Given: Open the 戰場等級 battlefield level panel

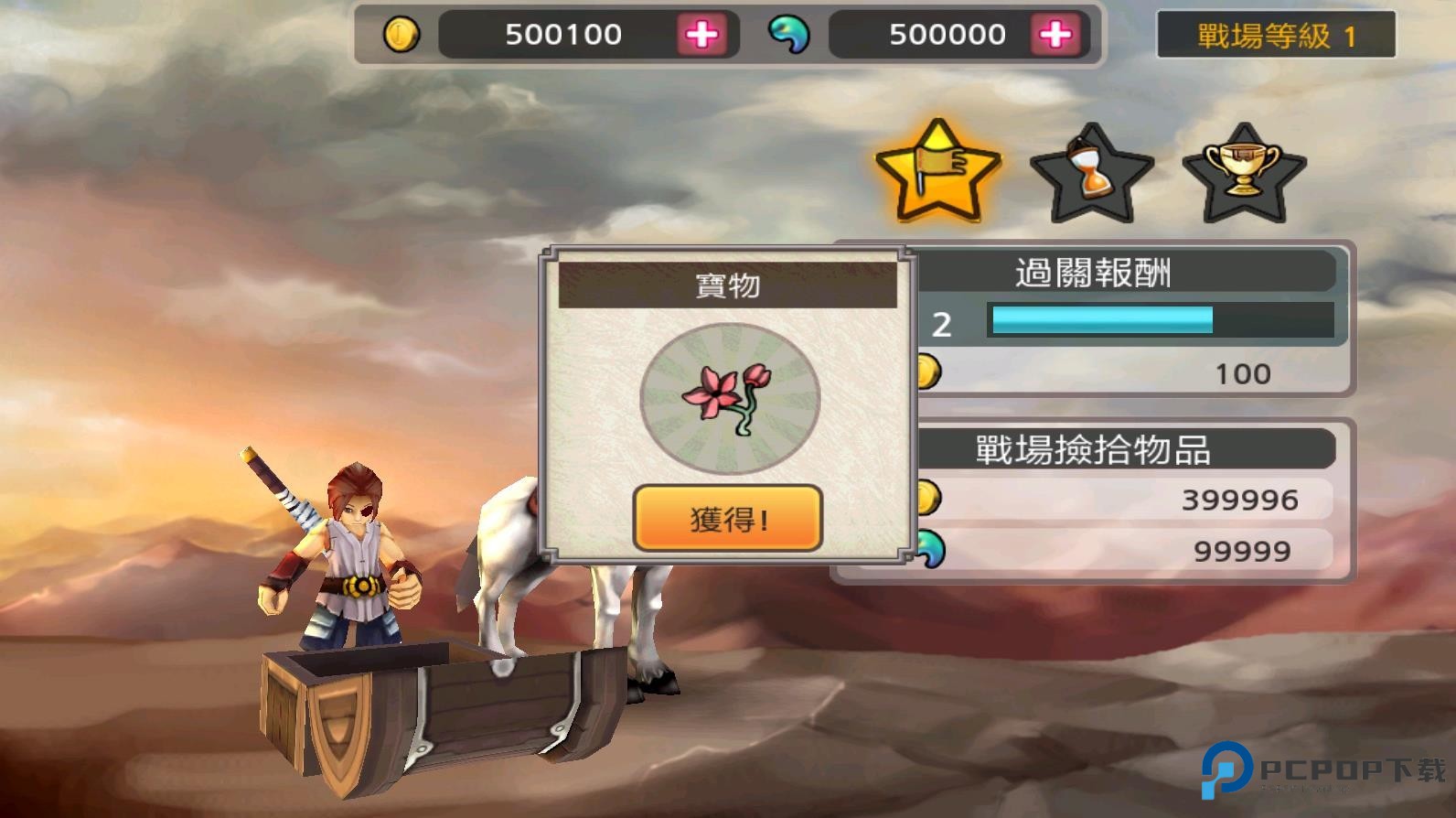Looking at the screenshot, I should [1275, 35].
